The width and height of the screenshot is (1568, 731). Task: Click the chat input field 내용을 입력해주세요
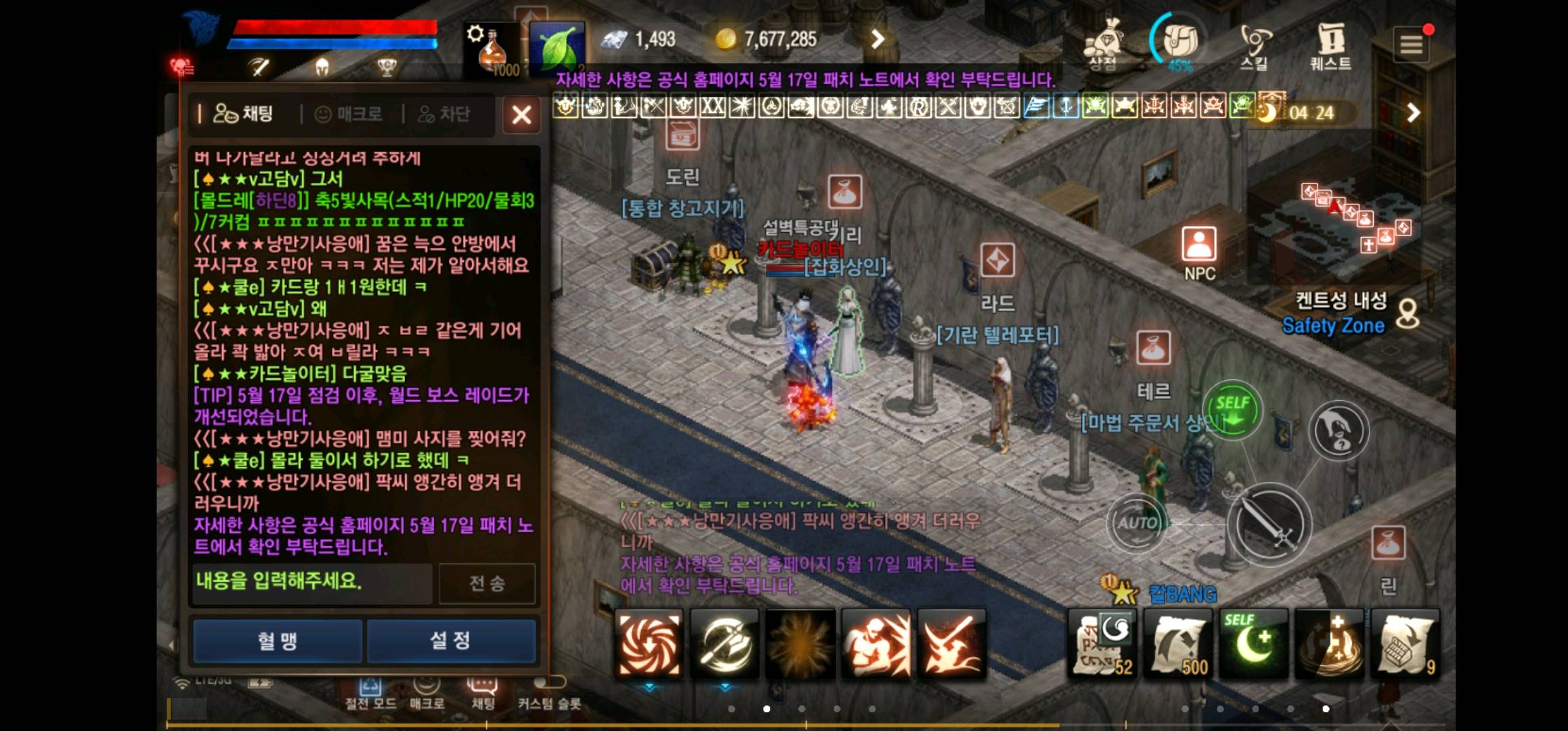(311, 583)
